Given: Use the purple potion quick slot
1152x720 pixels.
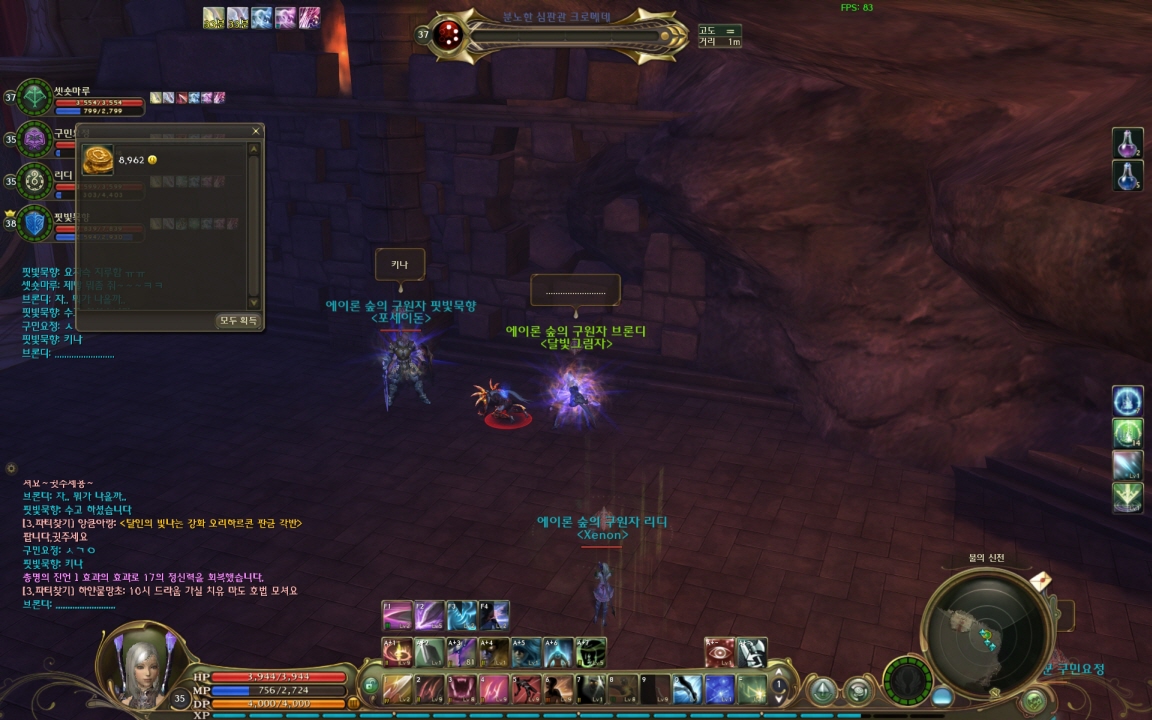Looking at the screenshot, I should (1127, 143).
